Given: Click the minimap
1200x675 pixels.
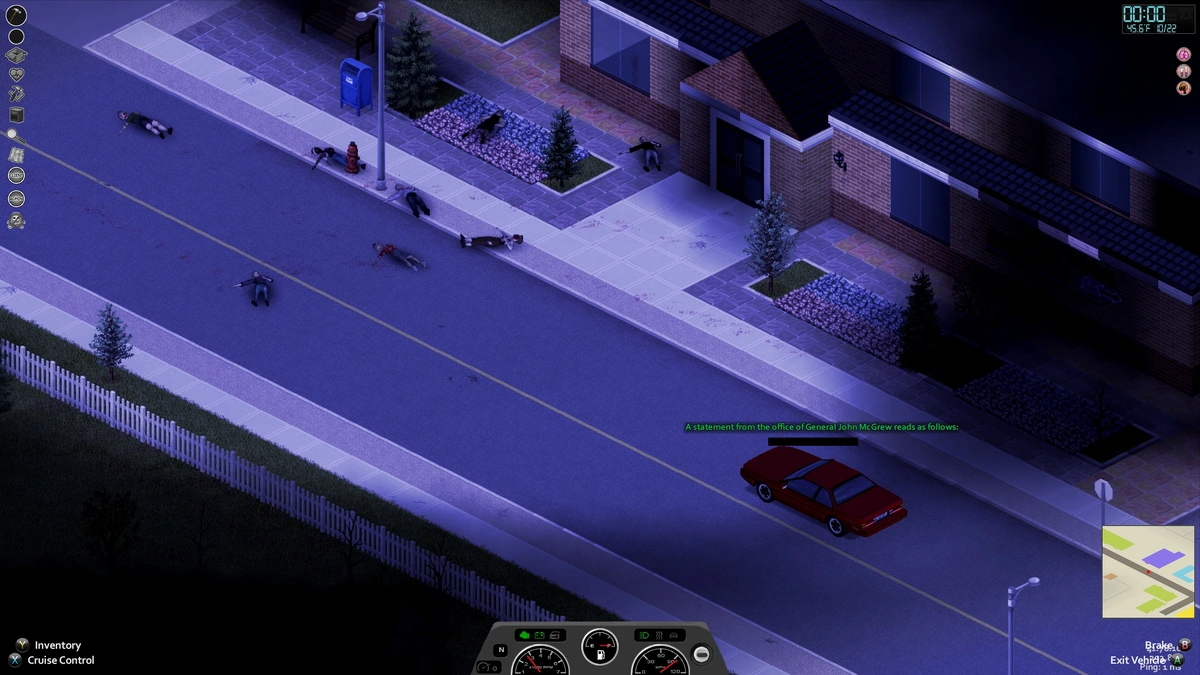Looking at the screenshot, I should [x=1150, y=571].
